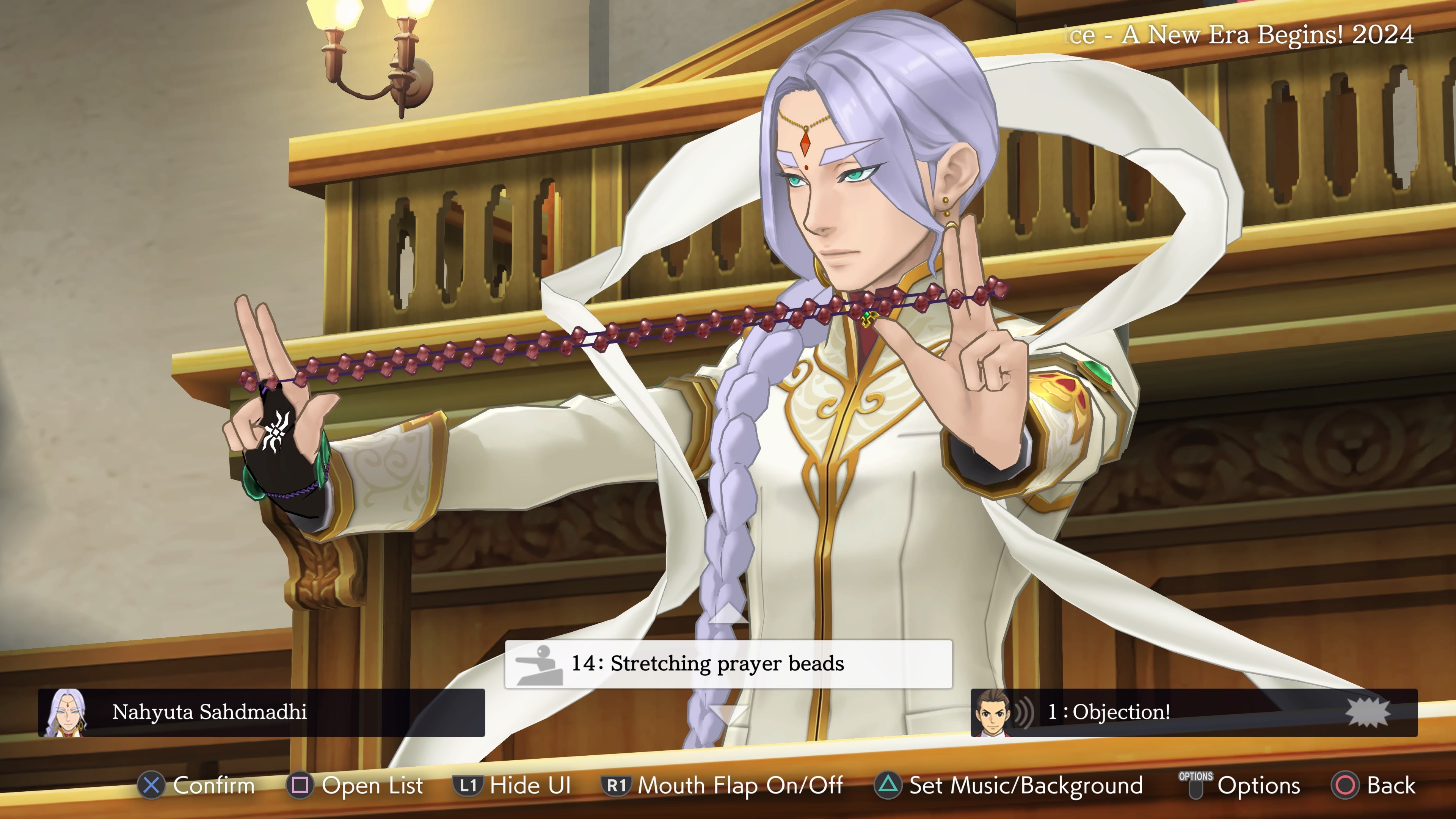Click the Circle button icon next to Back
Screen dimensions: 1456x819
click(x=1346, y=786)
